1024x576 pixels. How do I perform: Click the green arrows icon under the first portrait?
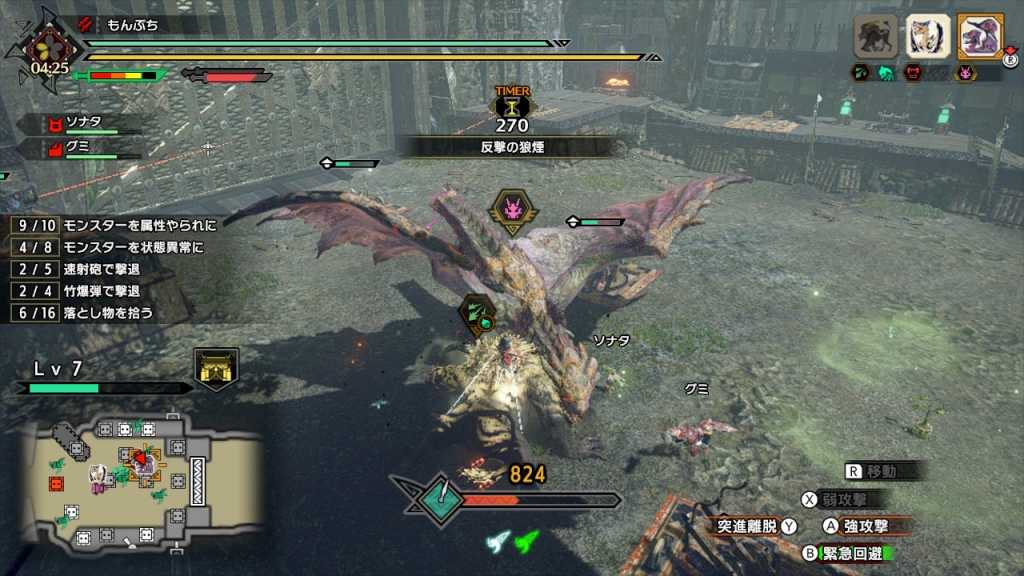[861, 72]
